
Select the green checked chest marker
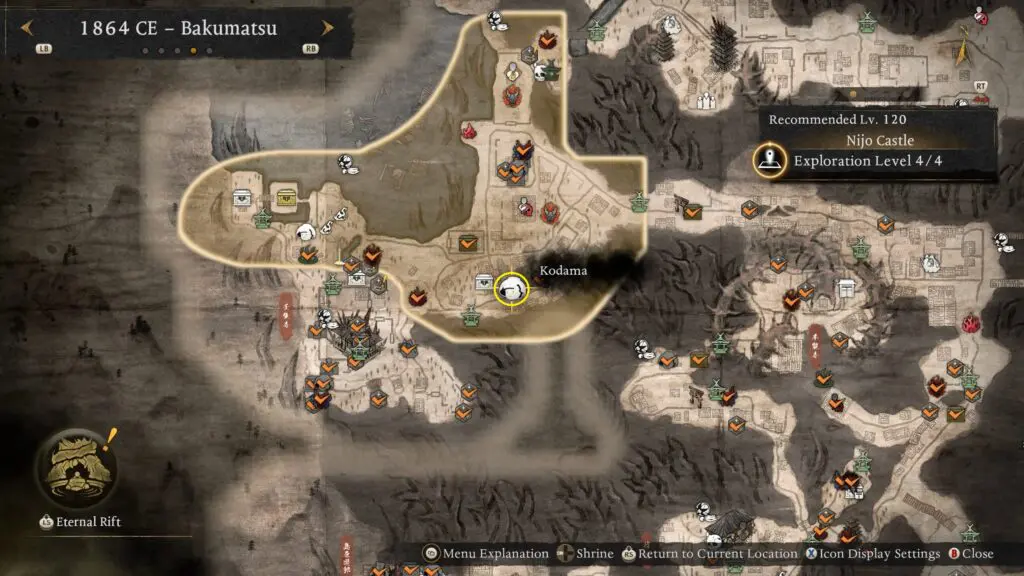point(466,242)
